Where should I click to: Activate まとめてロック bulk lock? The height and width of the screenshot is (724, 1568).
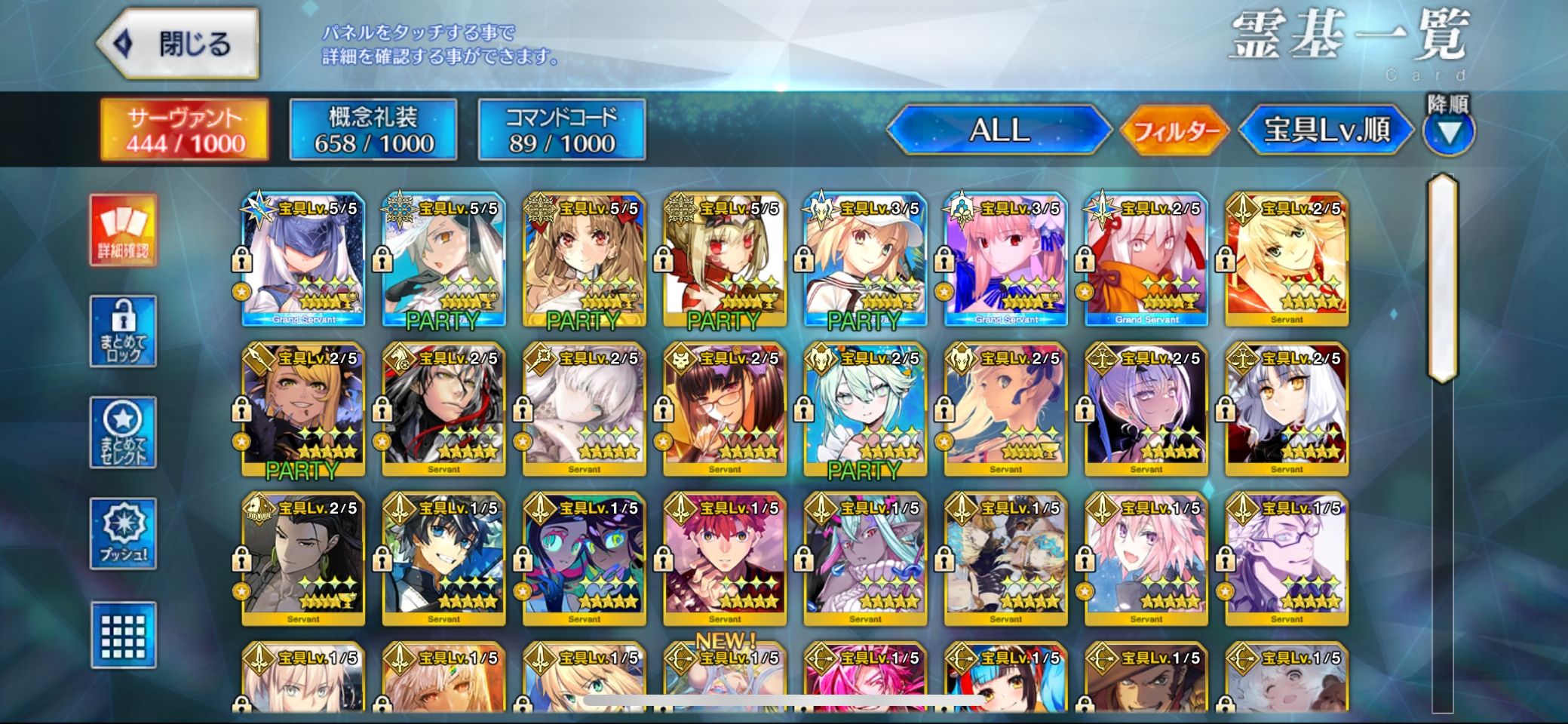[x=123, y=331]
